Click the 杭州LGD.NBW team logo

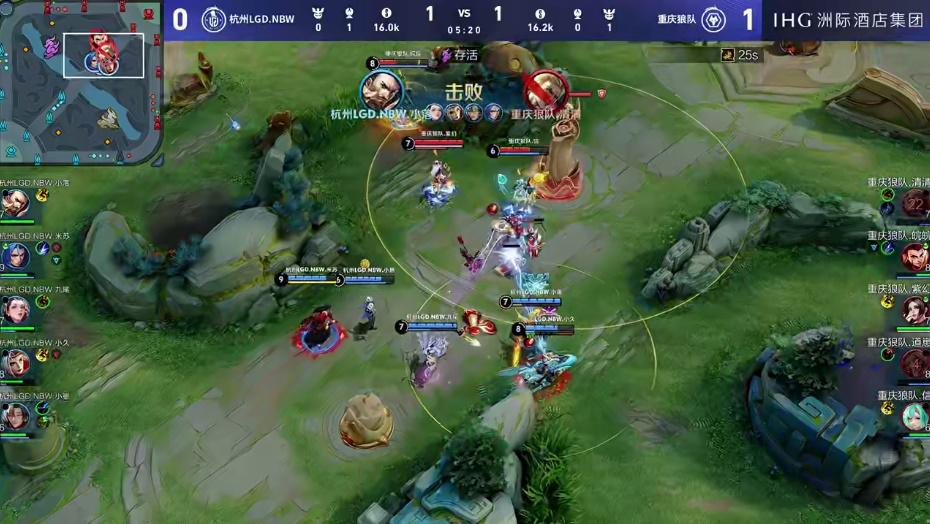pyautogui.click(x=214, y=20)
